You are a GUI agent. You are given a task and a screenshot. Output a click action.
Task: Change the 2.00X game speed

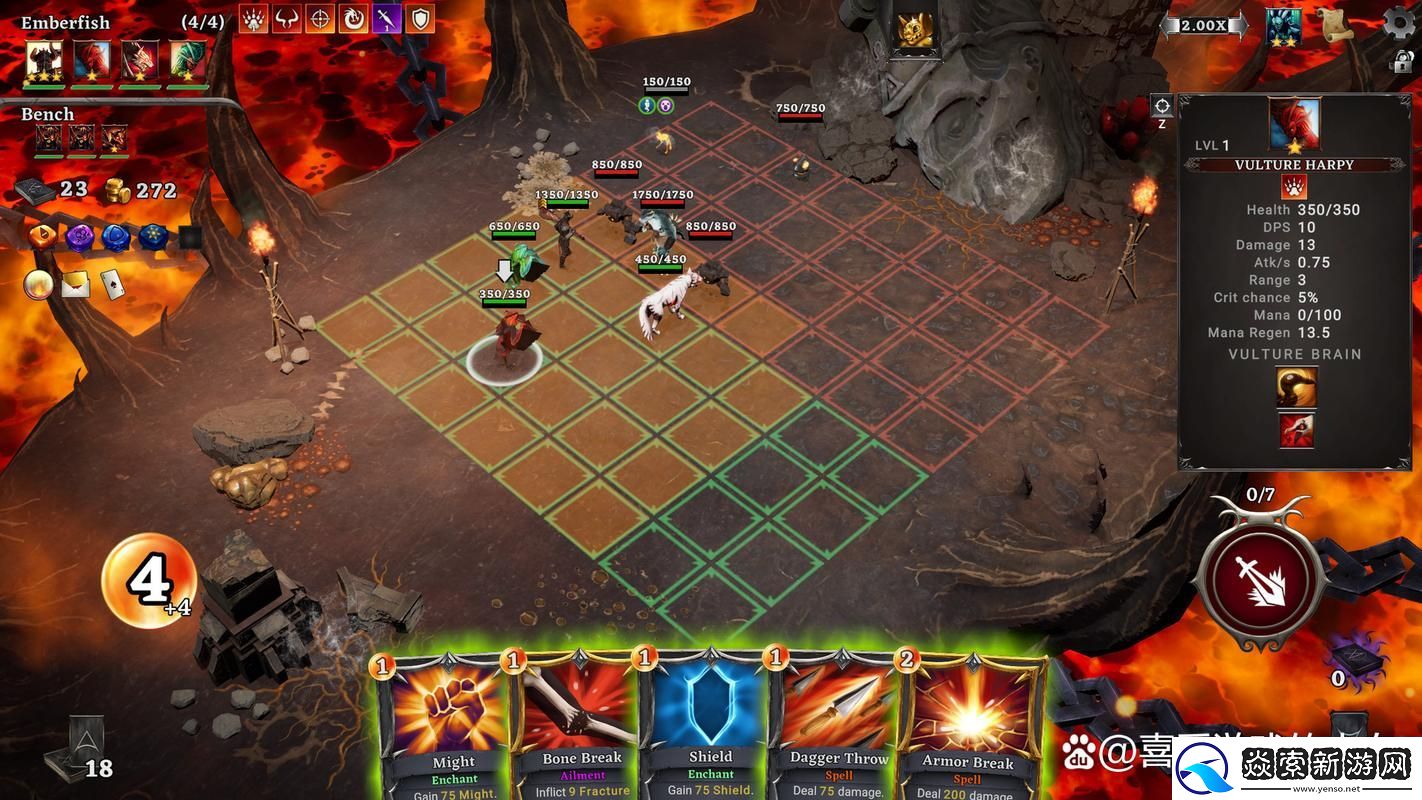tap(1203, 26)
